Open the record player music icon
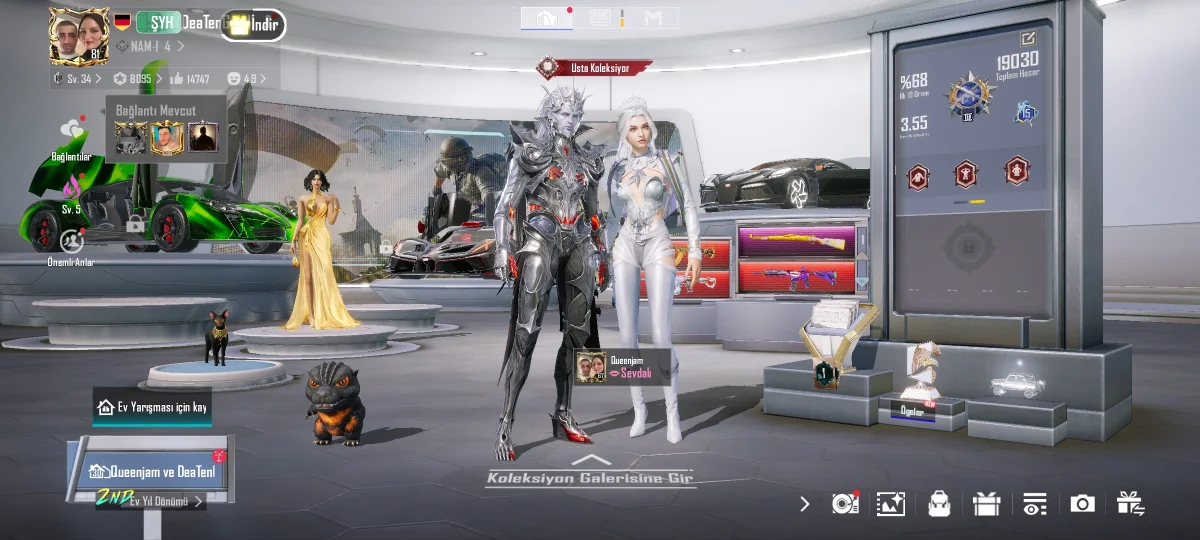The height and width of the screenshot is (540, 1200). pyautogui.click(x=845, y=504)
